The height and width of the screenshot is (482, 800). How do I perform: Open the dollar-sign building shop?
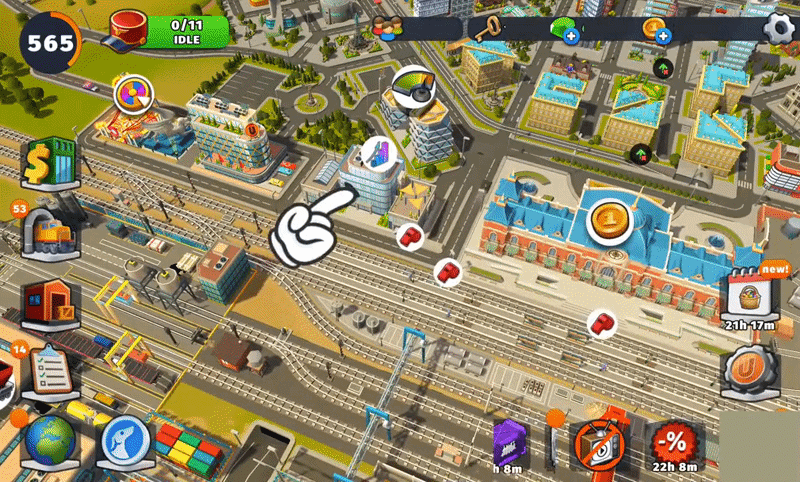pos(50,164)
